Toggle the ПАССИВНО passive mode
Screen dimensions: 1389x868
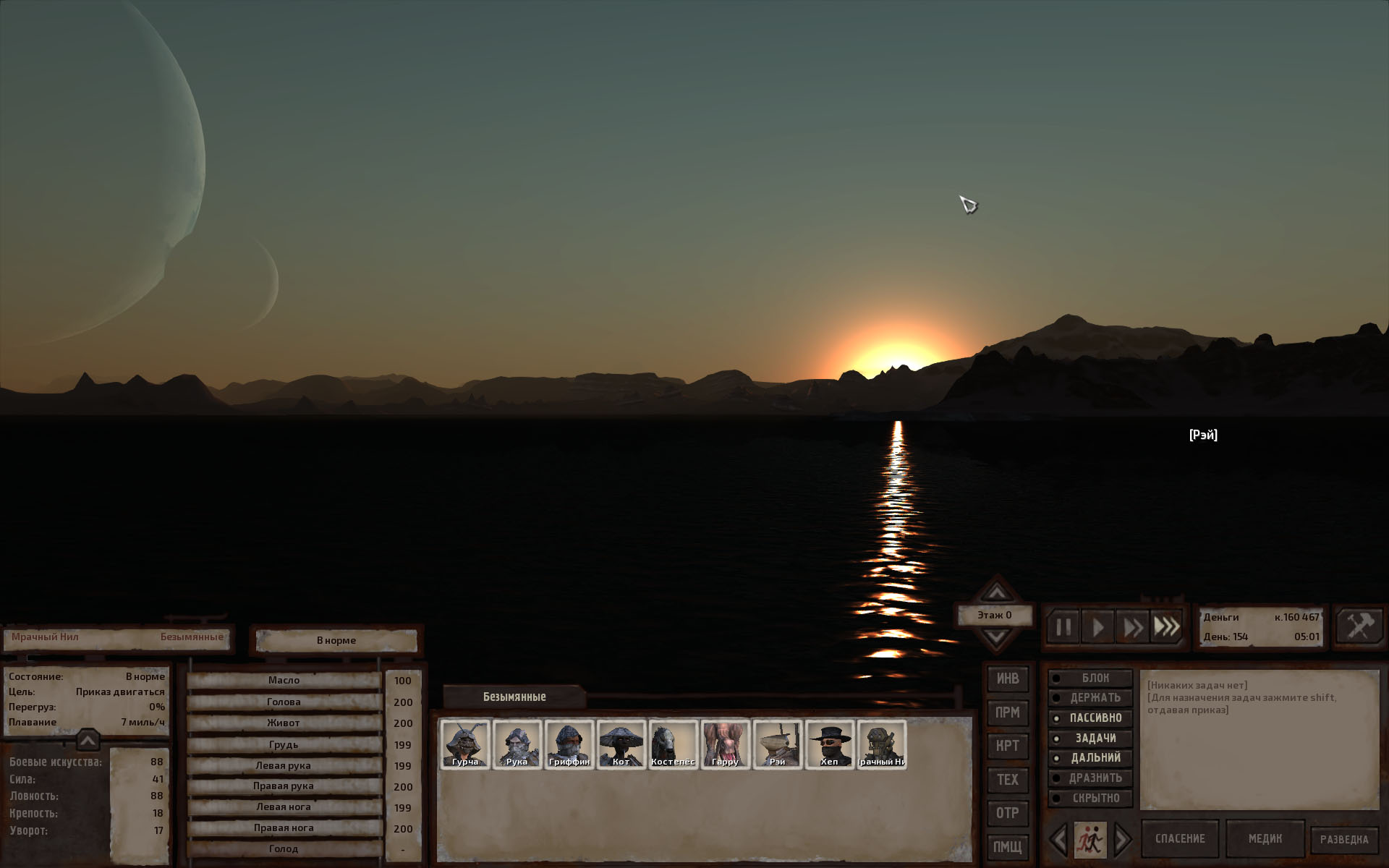coord(1090,718)
